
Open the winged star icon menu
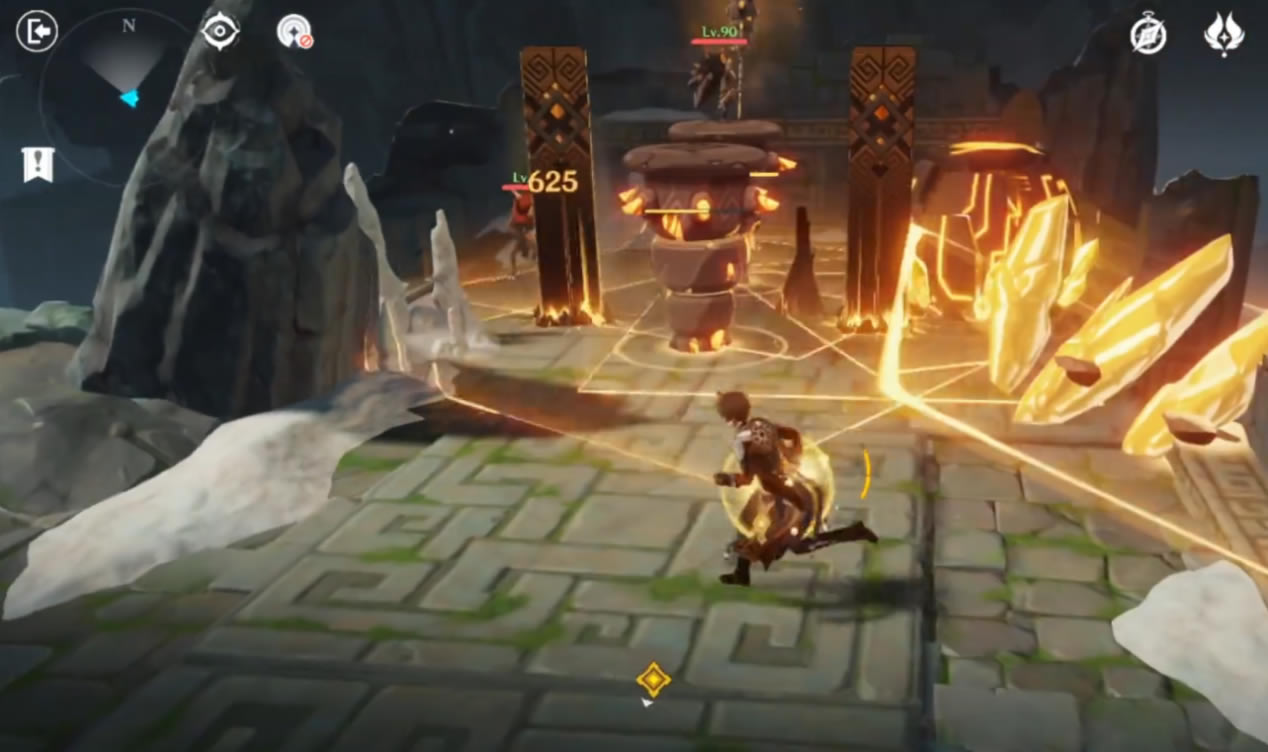tap(1223, 35)
